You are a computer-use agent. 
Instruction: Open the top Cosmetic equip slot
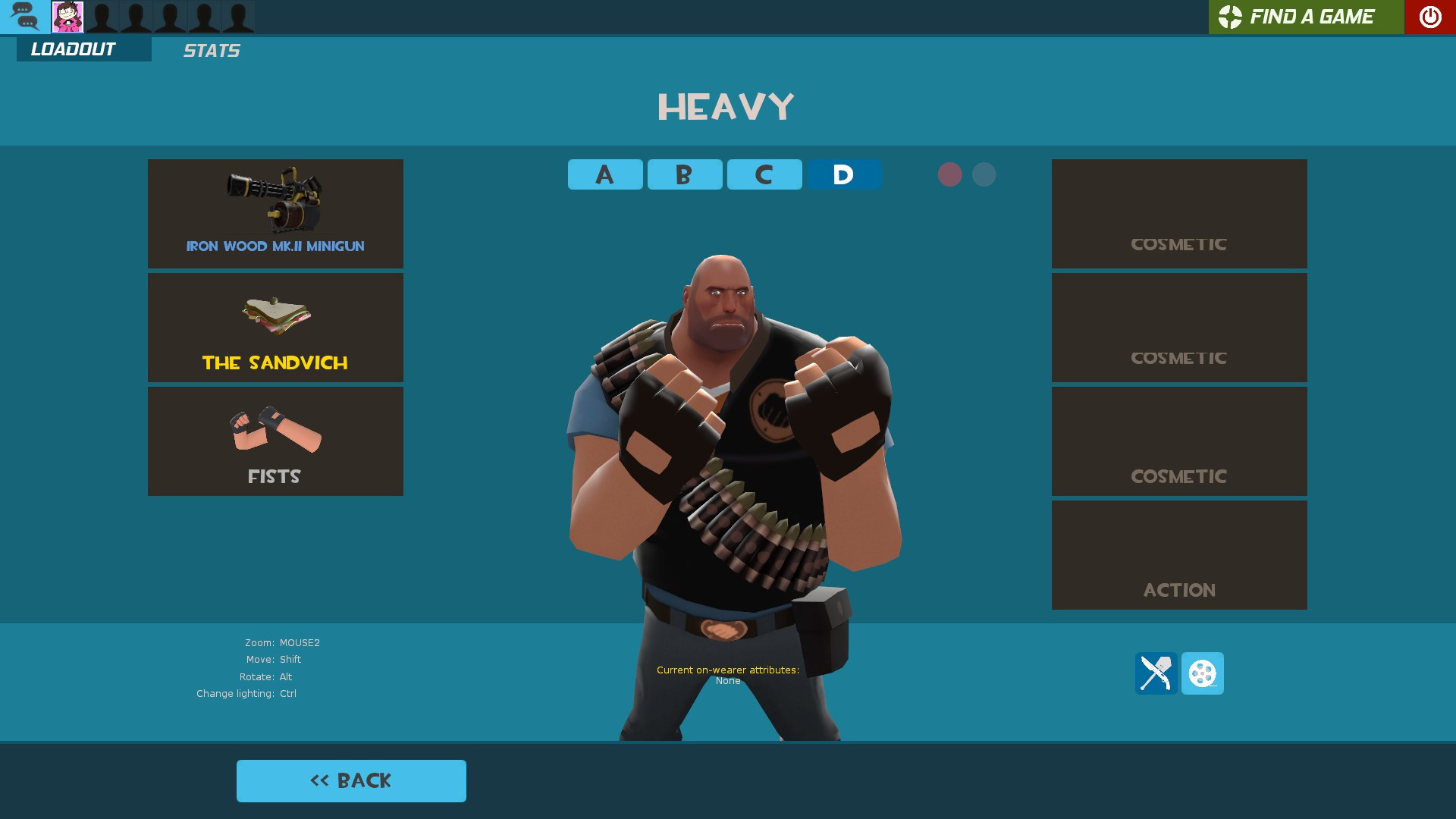(1178, 213)
